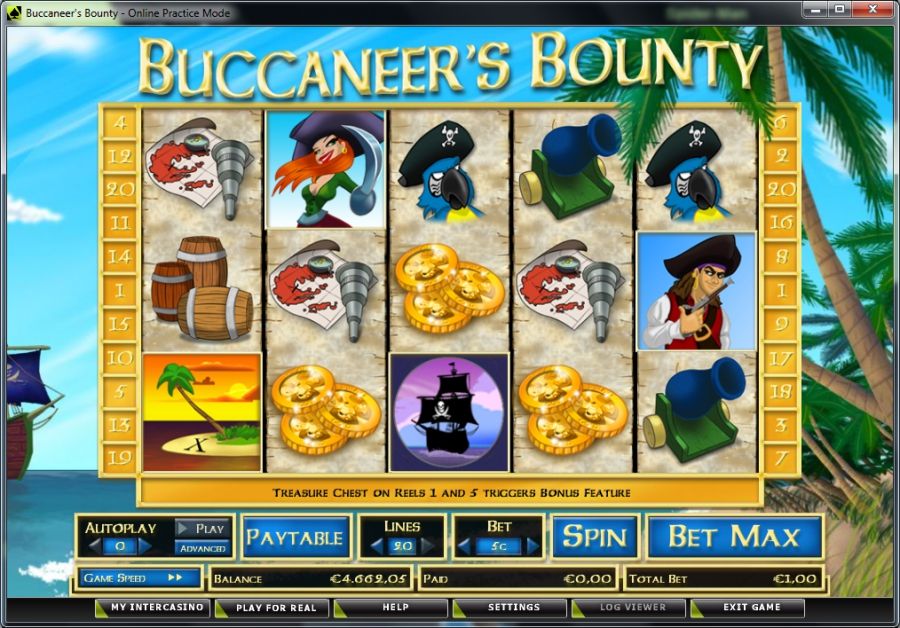Select payline number 4 marker
Image resolution: width=900 pixels, height=628 pixels.
(x=121, y=124)
